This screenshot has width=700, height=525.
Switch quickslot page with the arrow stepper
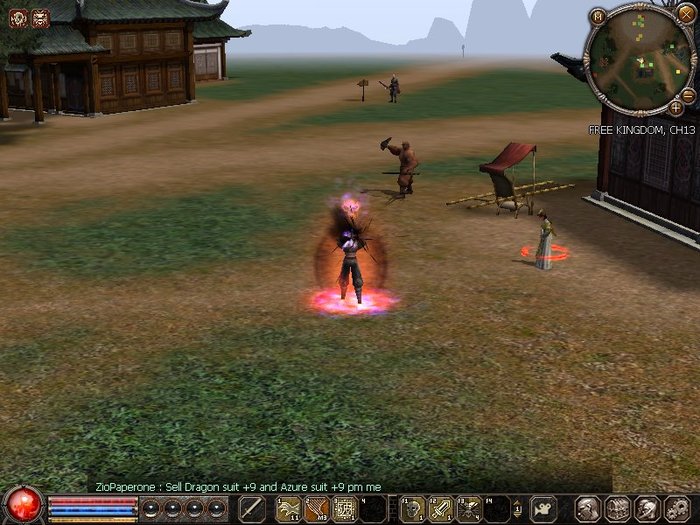[517, 508]
